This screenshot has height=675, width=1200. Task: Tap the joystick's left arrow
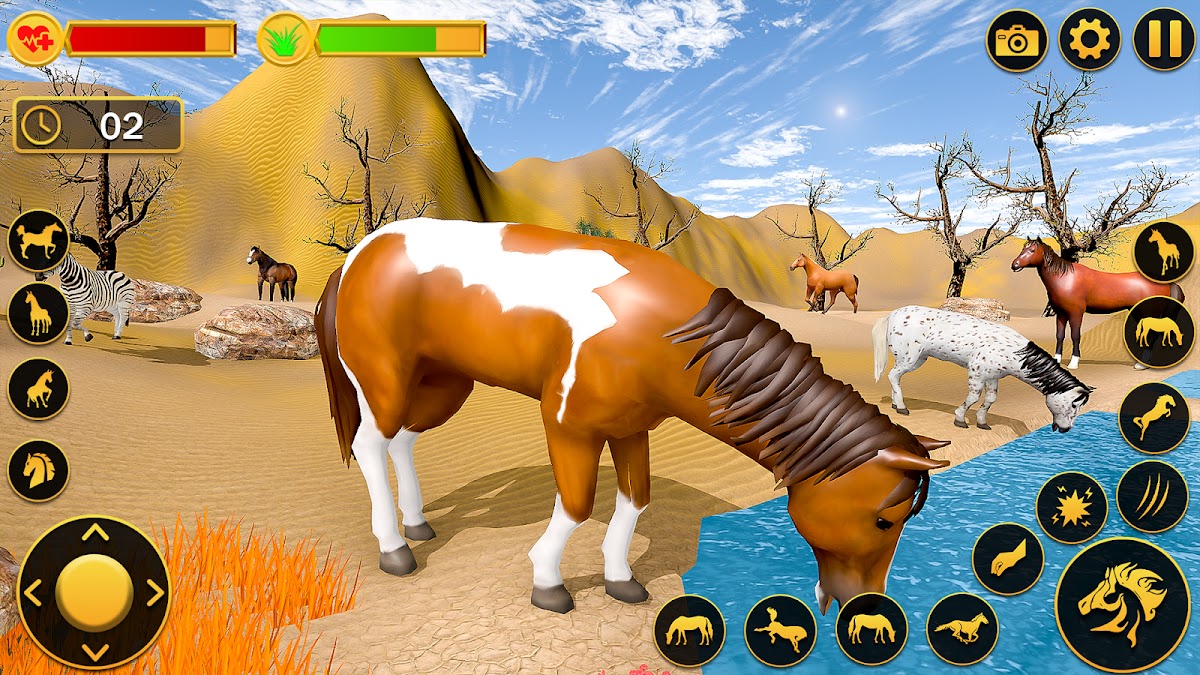[x=33, y=593]
